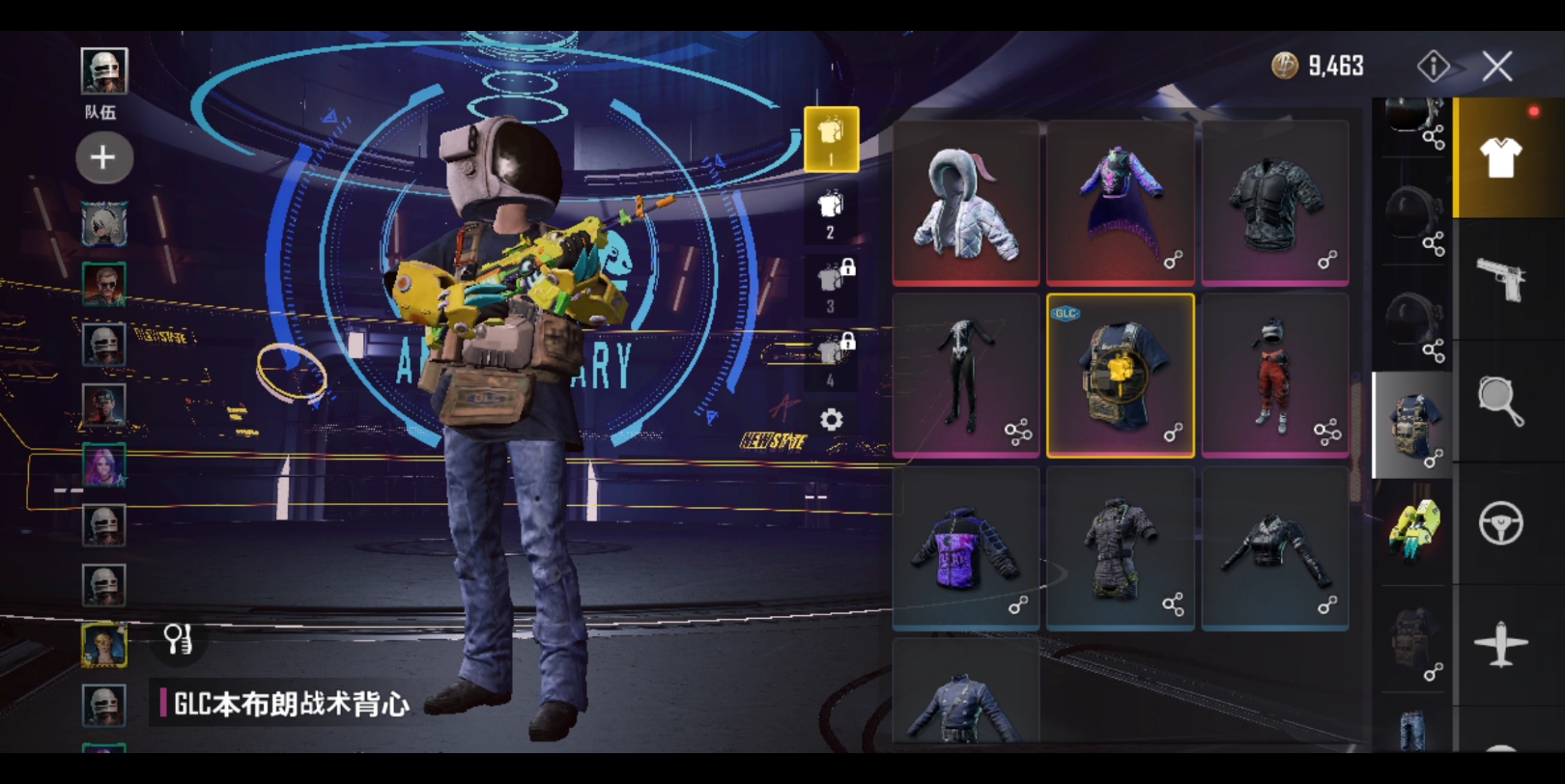Open outfit preset settings gear
This screenshot has width=1565, height=784.
pyautogui.click(x=831, y=420)
